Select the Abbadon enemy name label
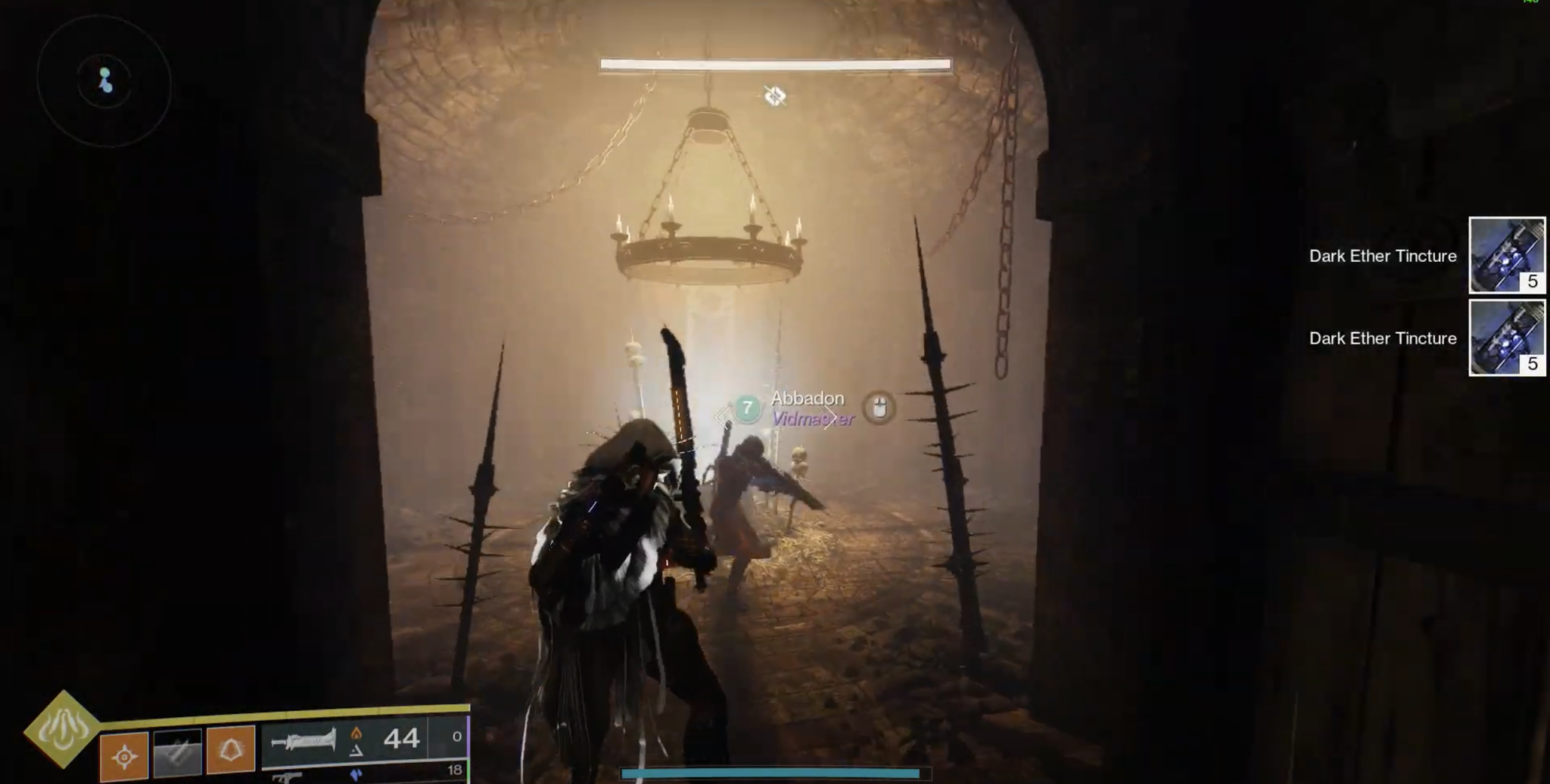This screenshot has width=1550, height=784. click(x=807, y=398)
